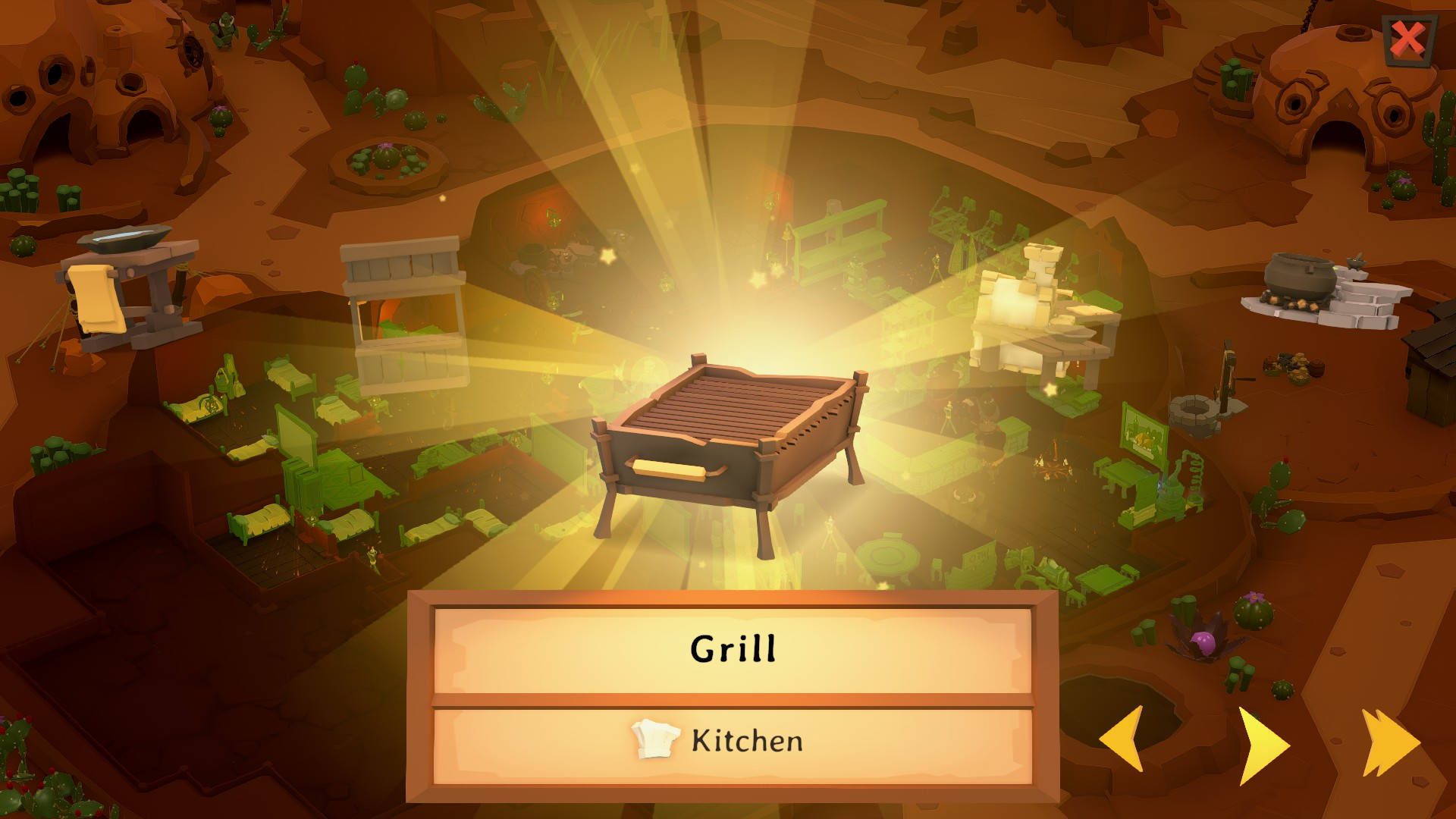The height and width of the screenshot is (819, 1456).
Task: Go to the previous unlocked item
Action: [1122, 740]
